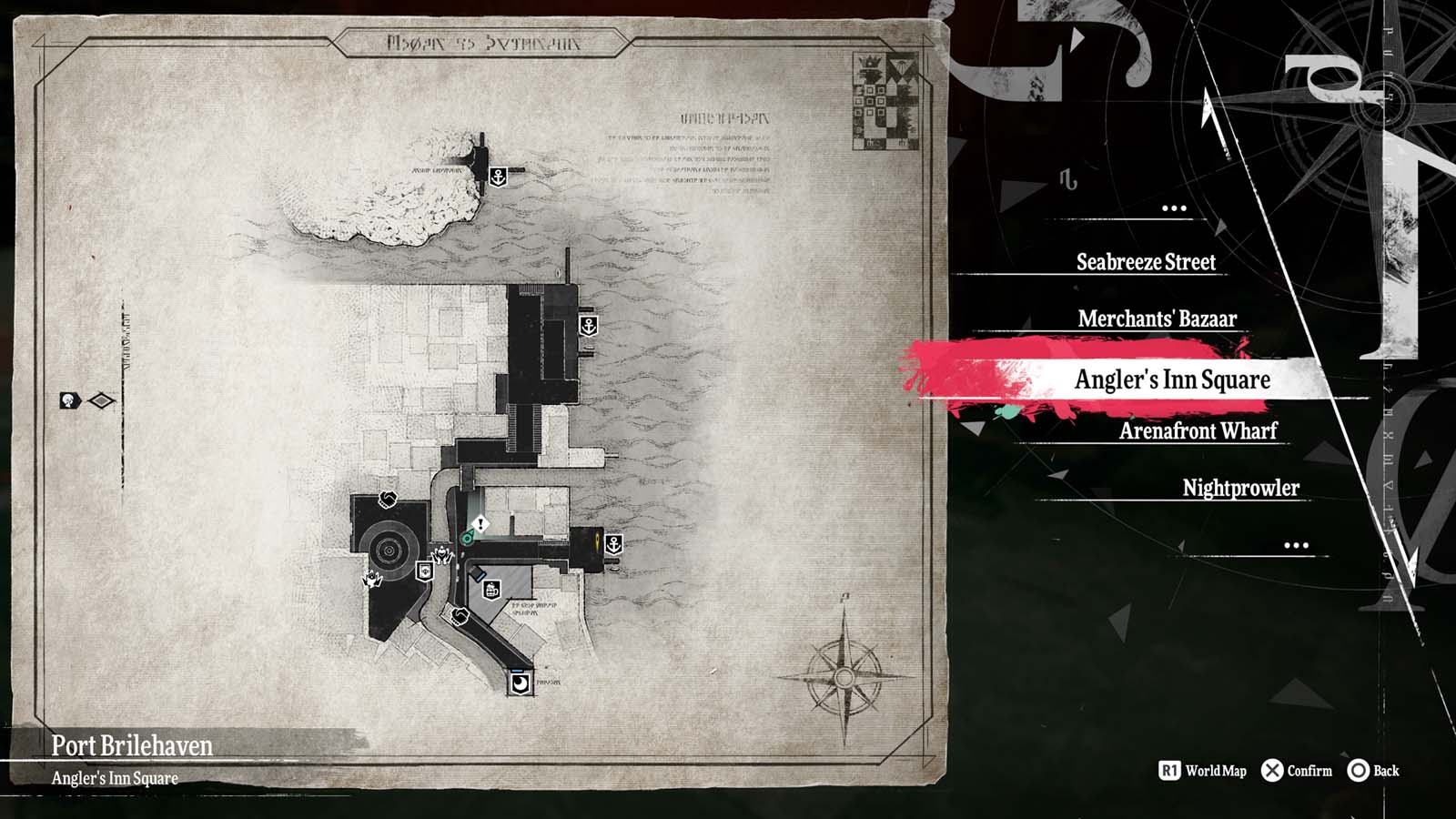Select Seabreeze Street from the list

point(1147,263)
